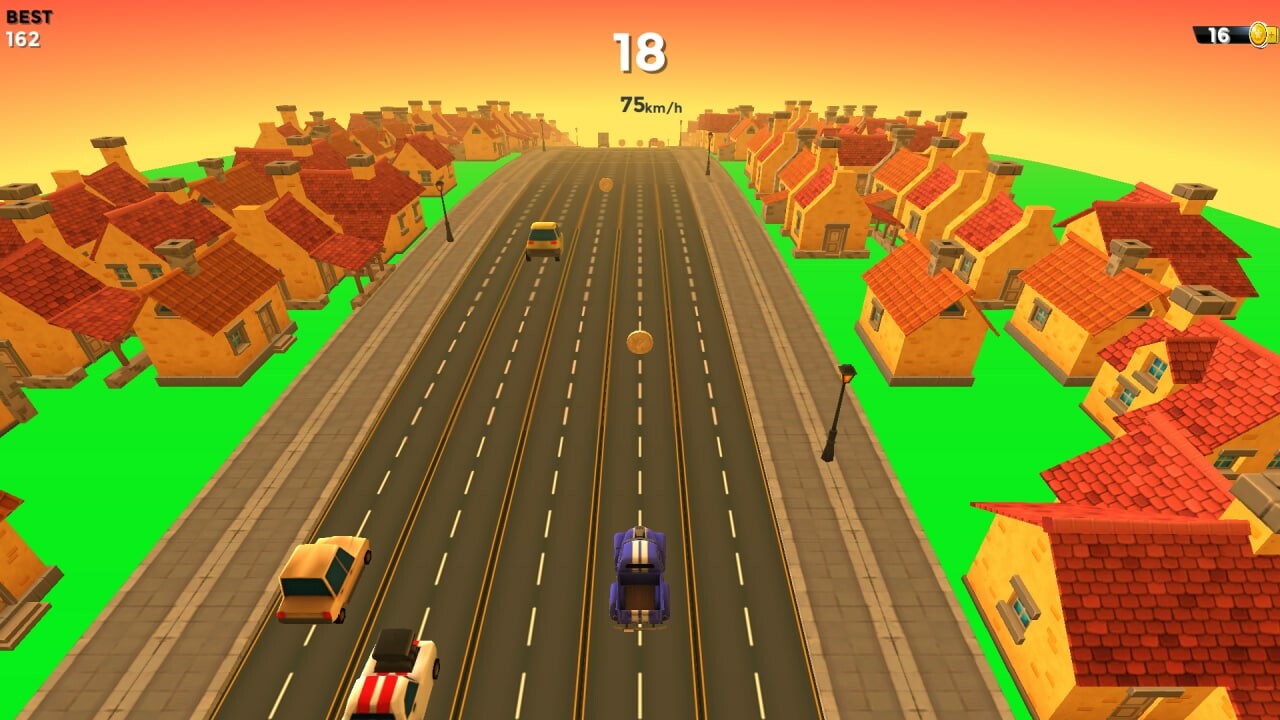Select the blue player car
This screenshot has width=1280, height=720.
640,575
